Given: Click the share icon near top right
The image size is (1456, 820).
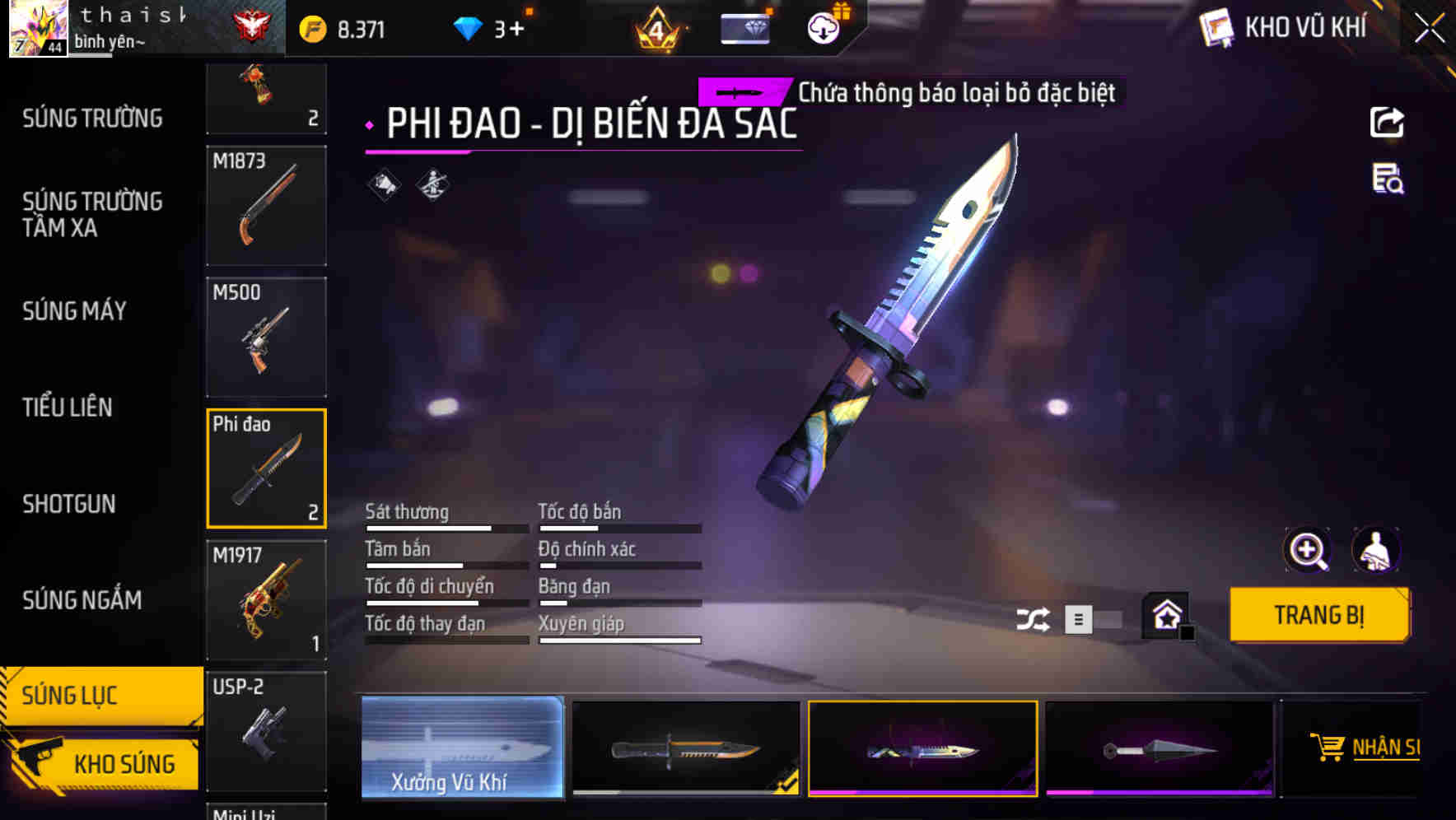Looking at the screenshot, I should pos(1388,122).
